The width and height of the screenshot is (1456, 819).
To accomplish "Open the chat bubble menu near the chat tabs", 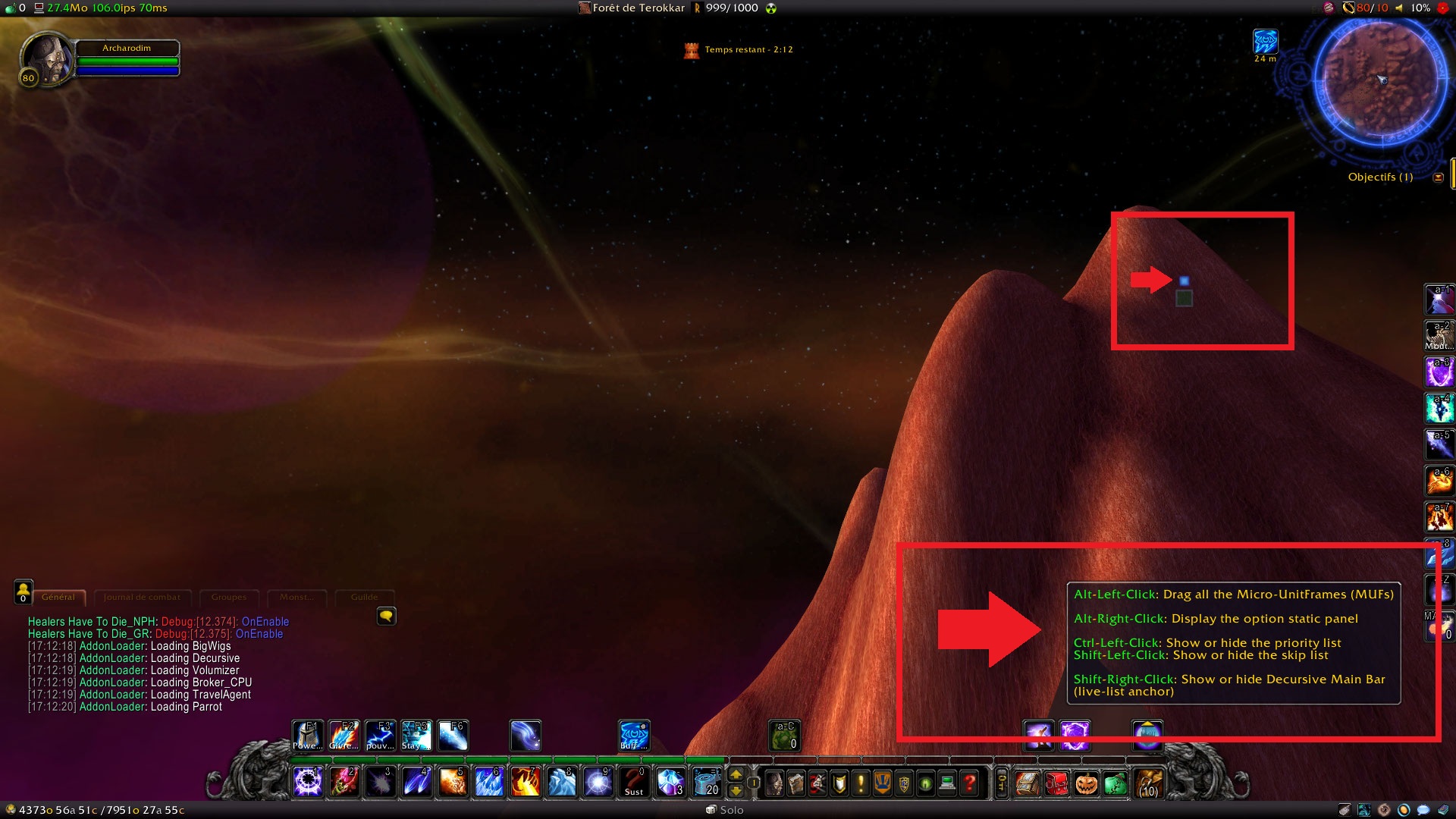I will coord(387,617).
